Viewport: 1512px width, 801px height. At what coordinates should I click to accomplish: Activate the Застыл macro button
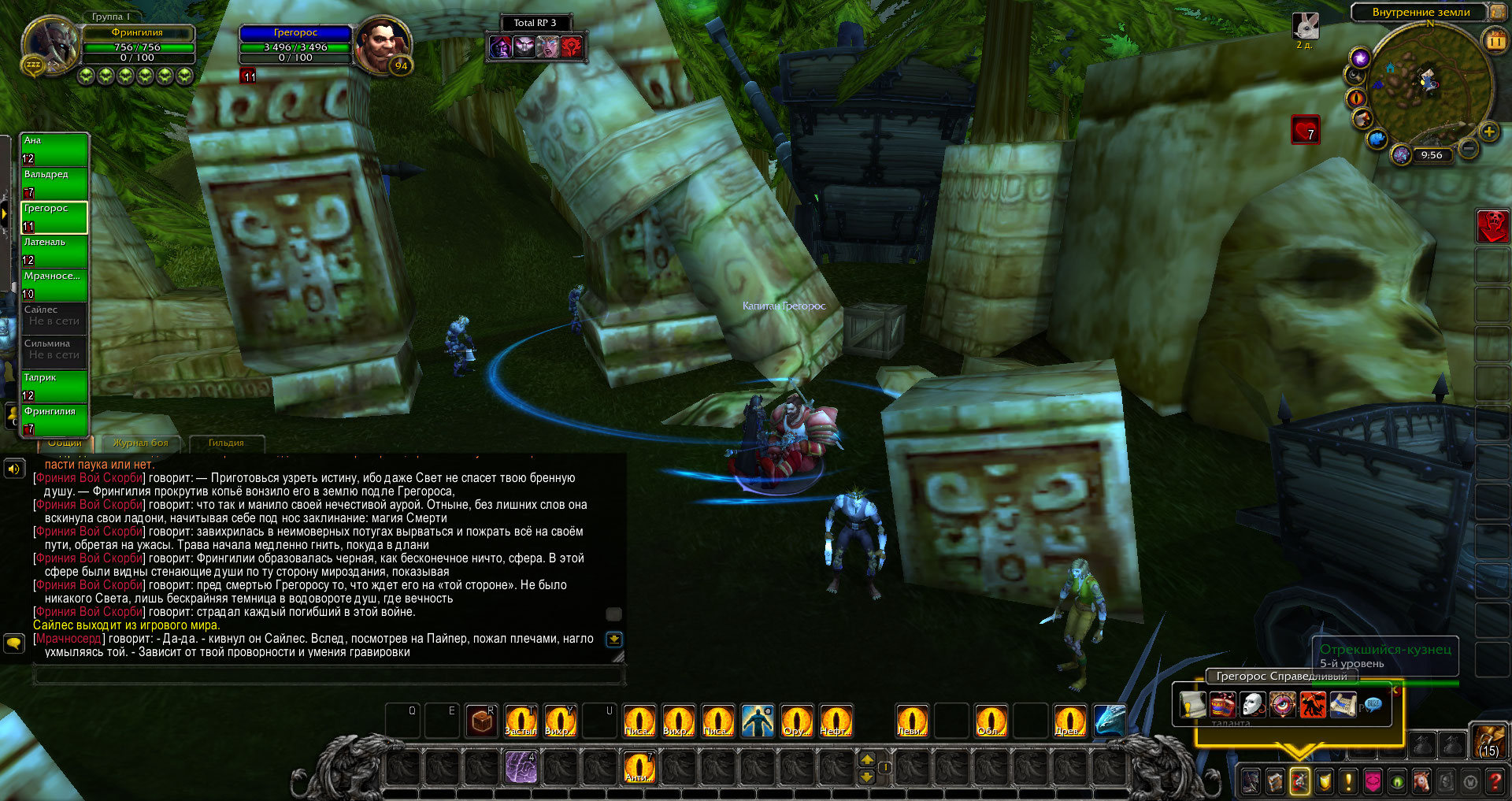521,721
